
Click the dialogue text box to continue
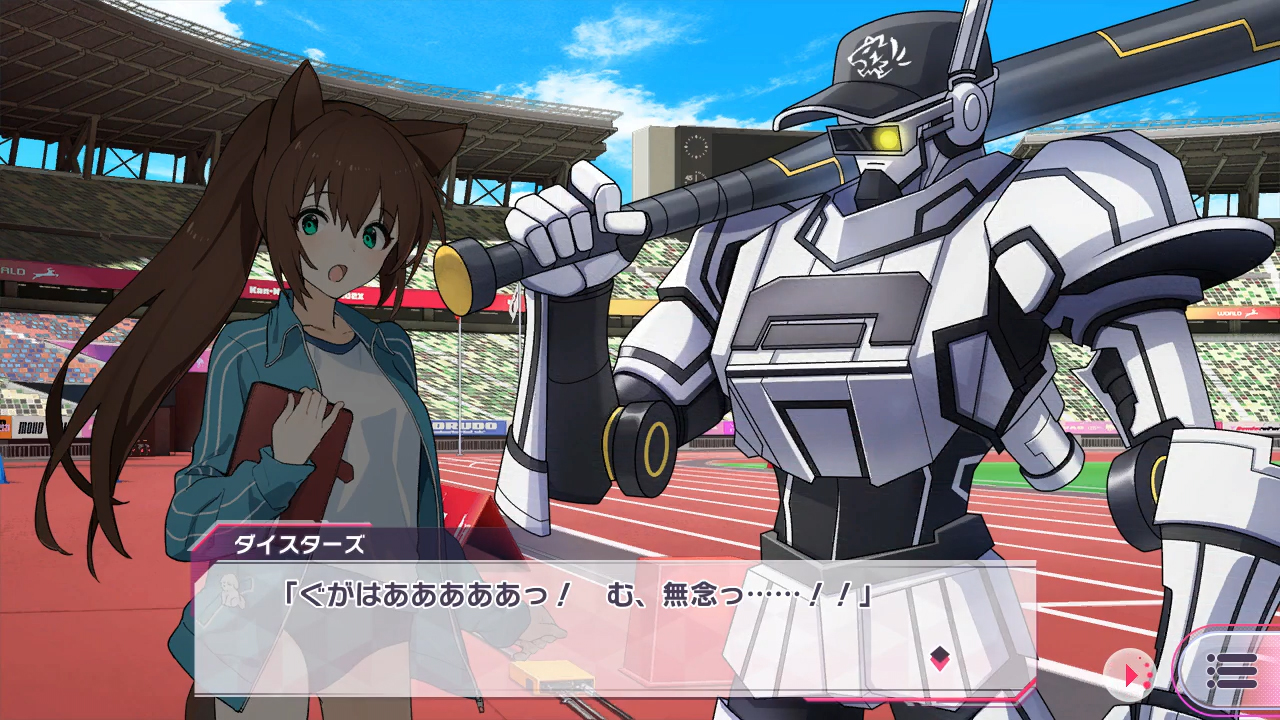pyautogui.click(x=600, y=630)
